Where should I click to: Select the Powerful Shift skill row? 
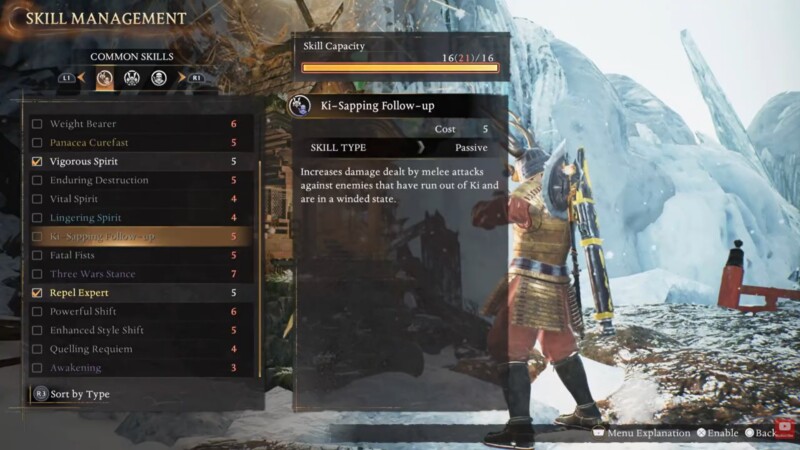click(x=84, y=312)
